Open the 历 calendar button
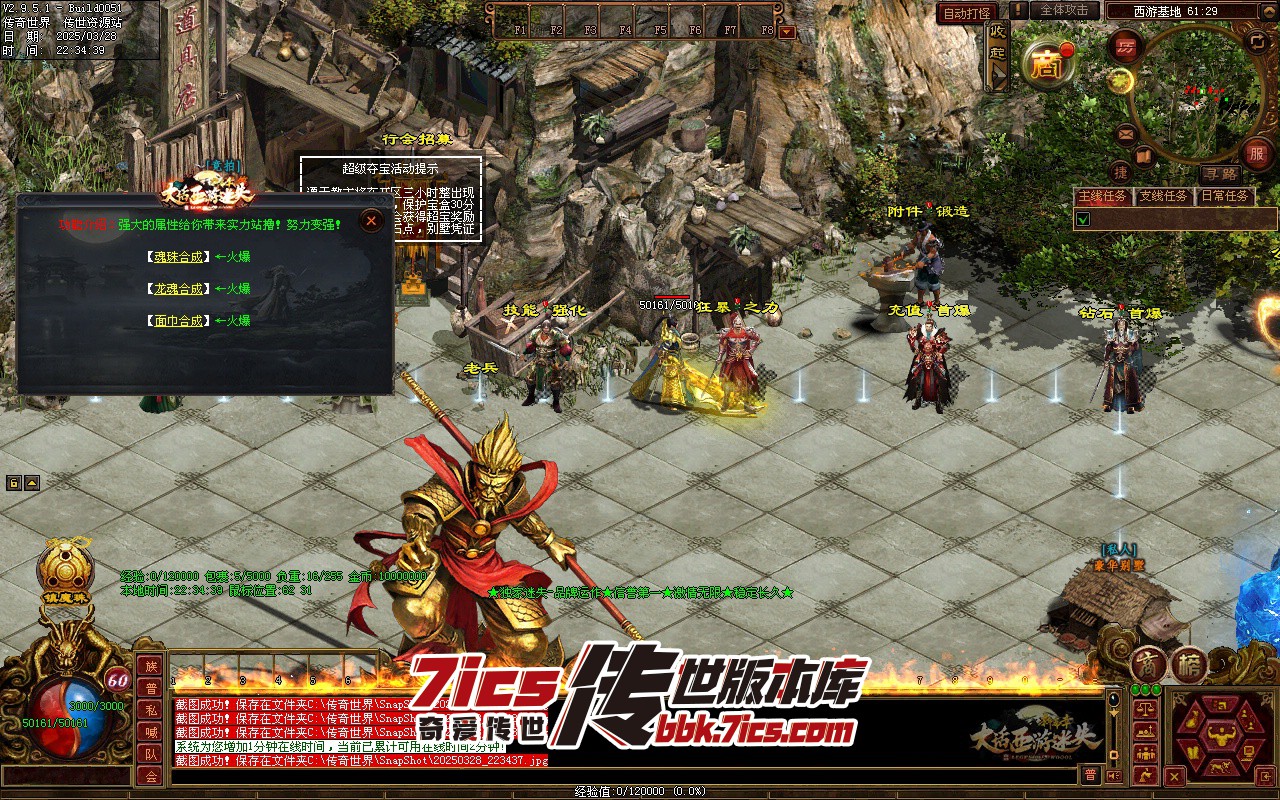1280x800 pixels. click(1126, 47)
